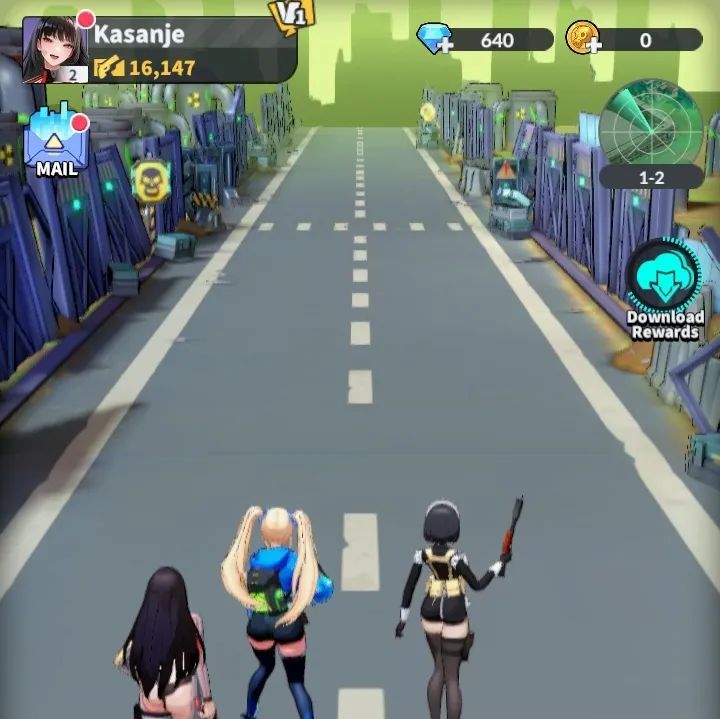The image size is (720, 719).
Task: Select the 1-2 stage label
Action: coord(651,177)
